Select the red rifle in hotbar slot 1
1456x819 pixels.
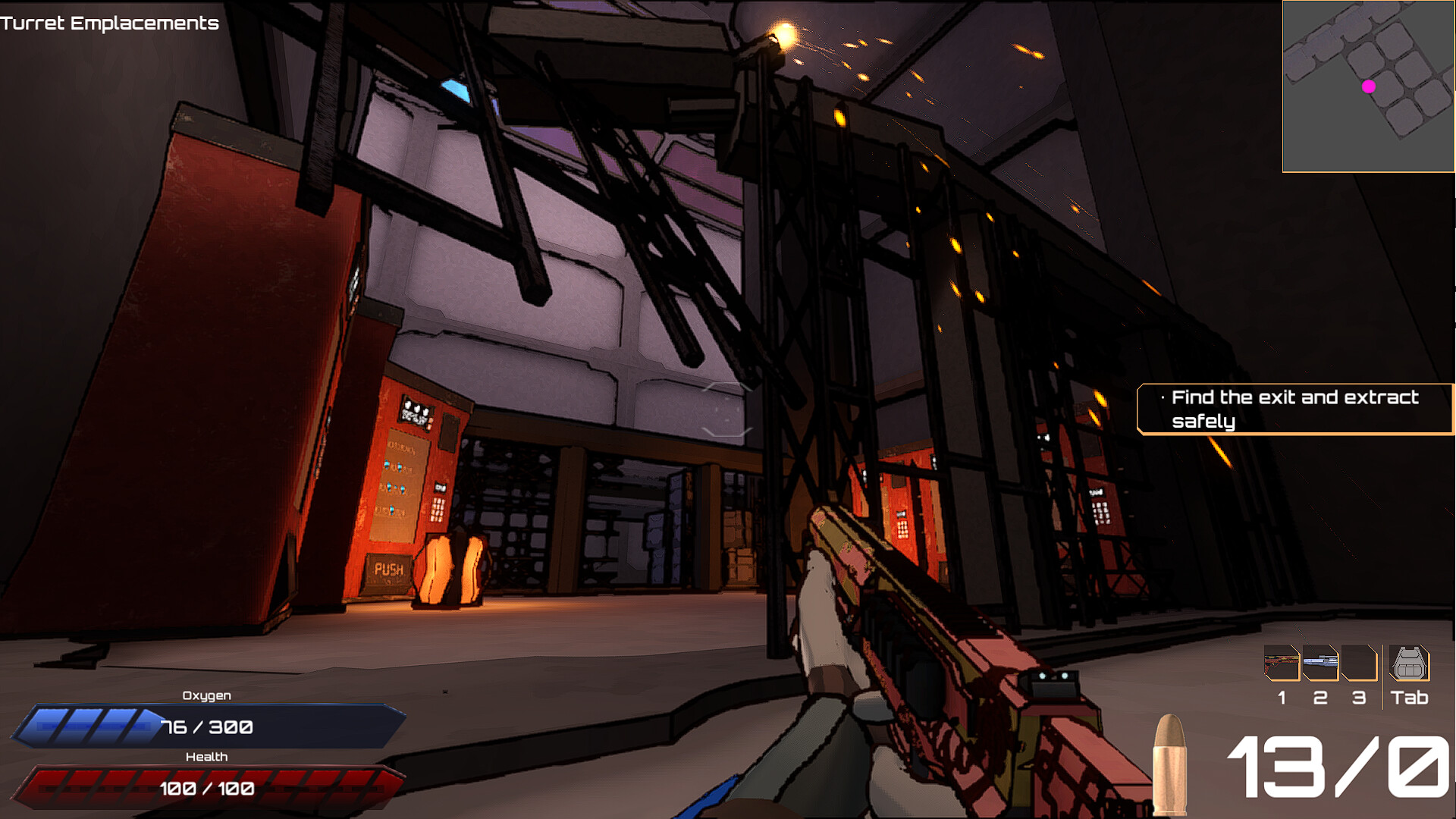(x=1282, y=664)
